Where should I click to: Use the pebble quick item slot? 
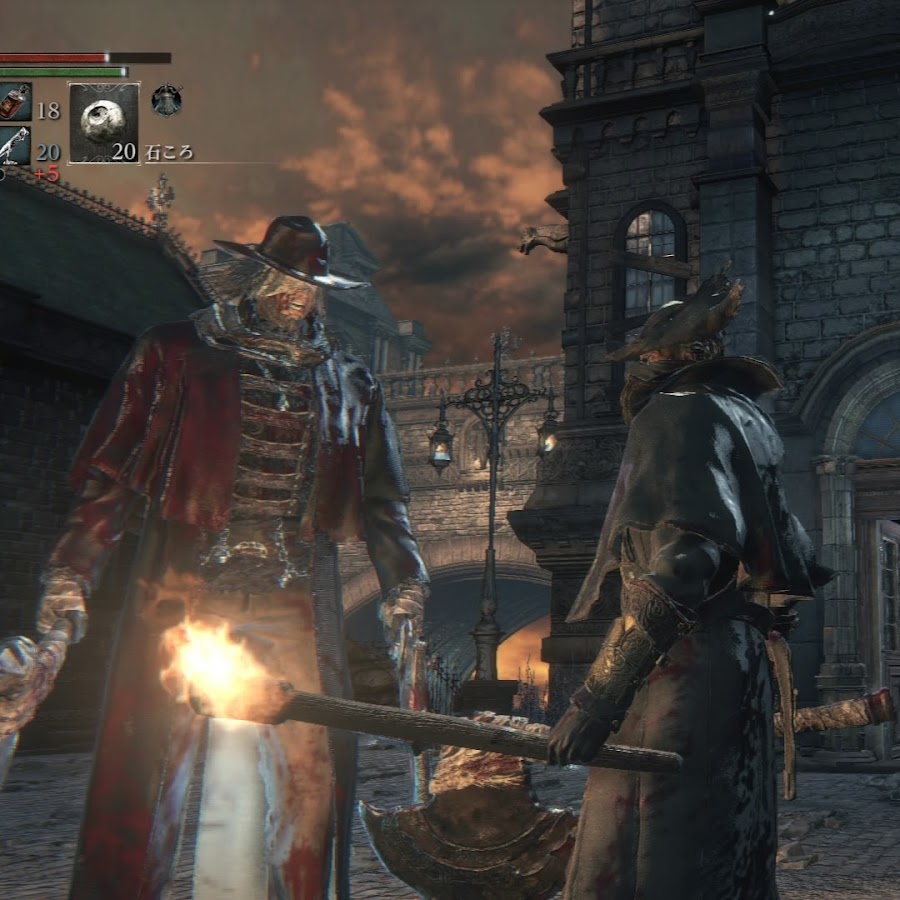pos(103,123)
